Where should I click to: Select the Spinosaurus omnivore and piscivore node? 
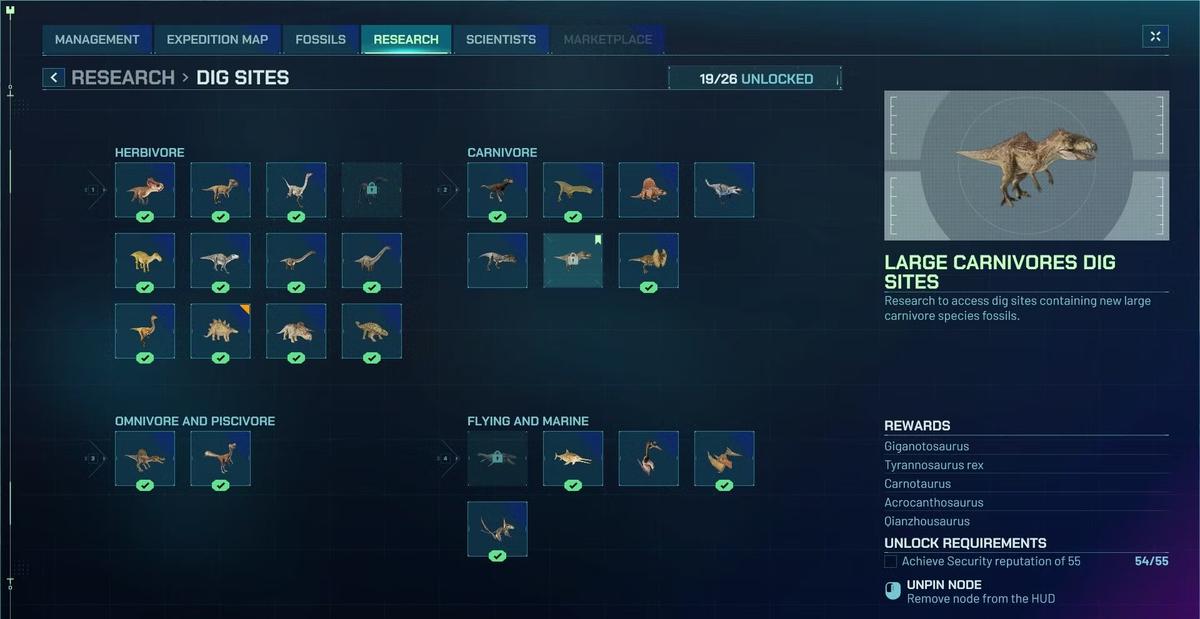(145, 458)
